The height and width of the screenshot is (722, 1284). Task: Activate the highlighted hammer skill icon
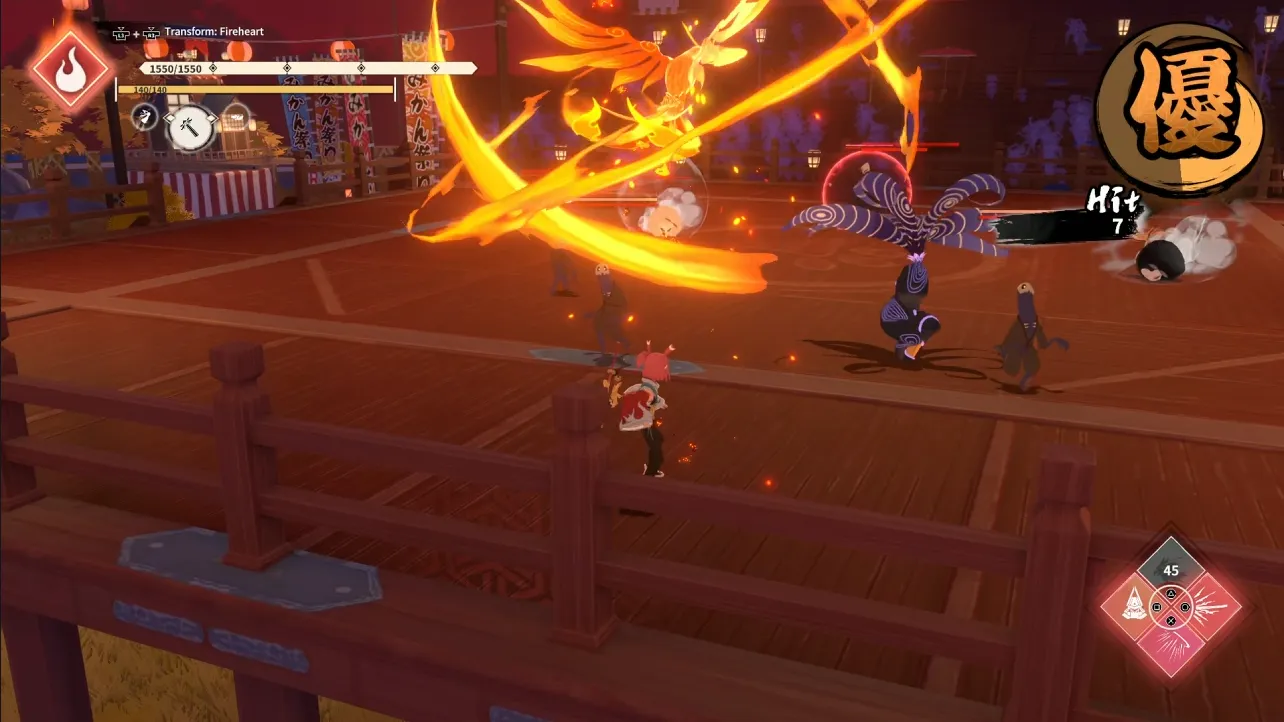click(x=190, y=129)
